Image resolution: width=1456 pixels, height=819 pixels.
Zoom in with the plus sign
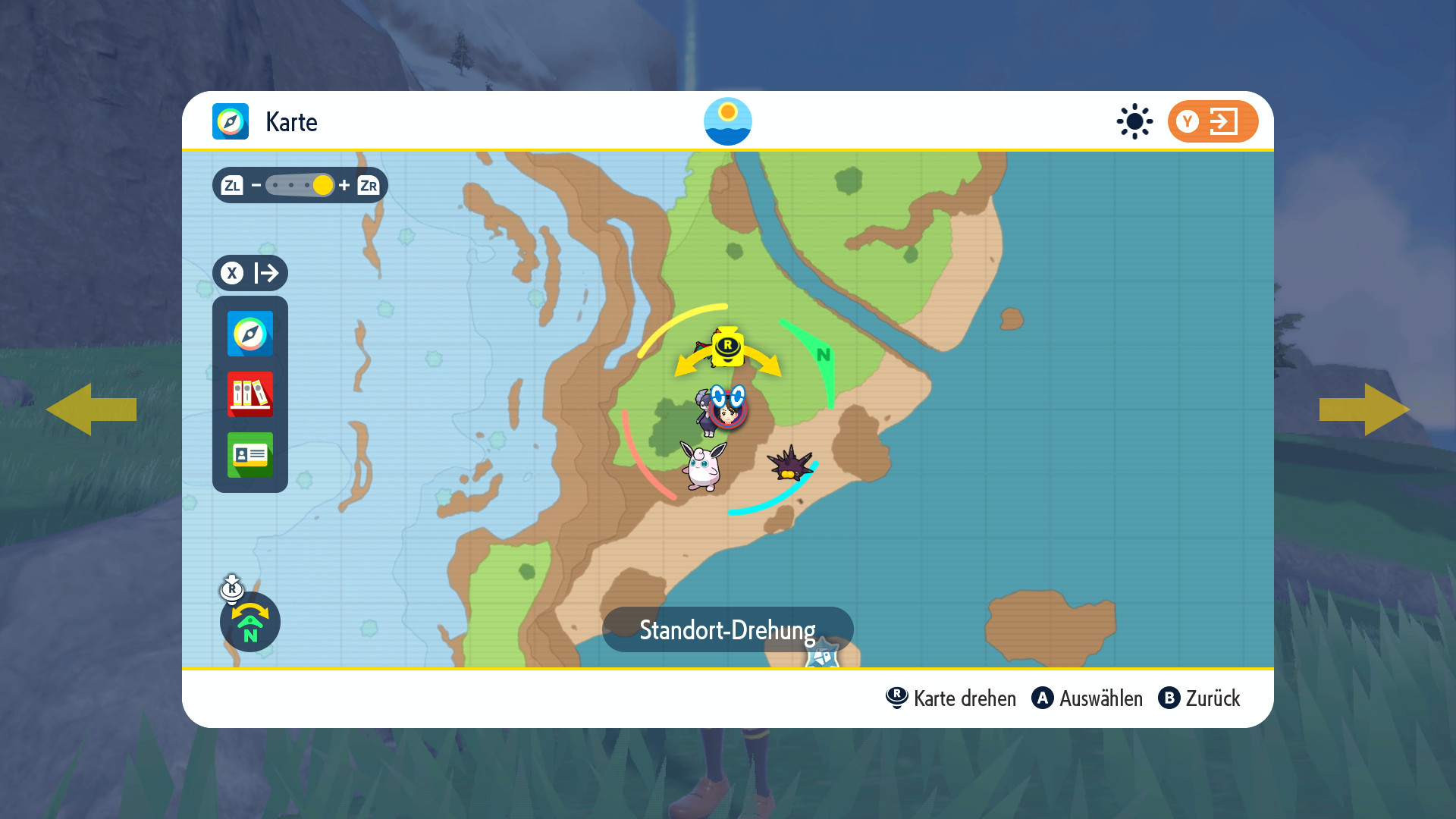tap(344, 185)
